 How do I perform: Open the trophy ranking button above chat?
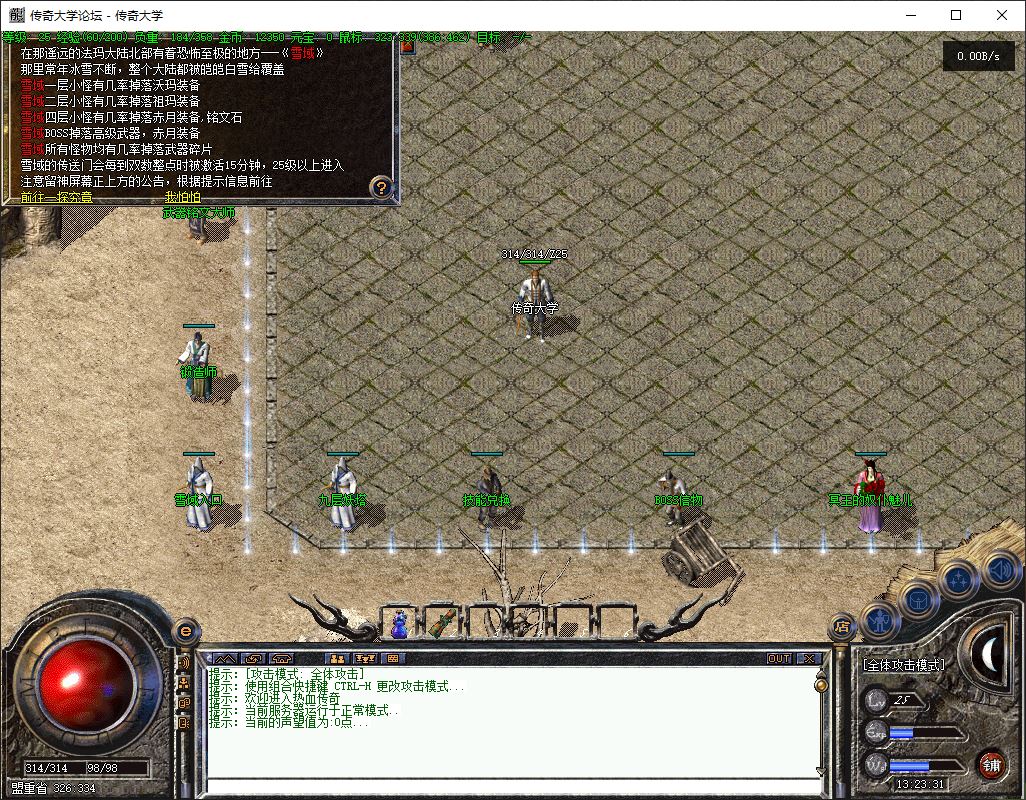[x=365, y=658]
